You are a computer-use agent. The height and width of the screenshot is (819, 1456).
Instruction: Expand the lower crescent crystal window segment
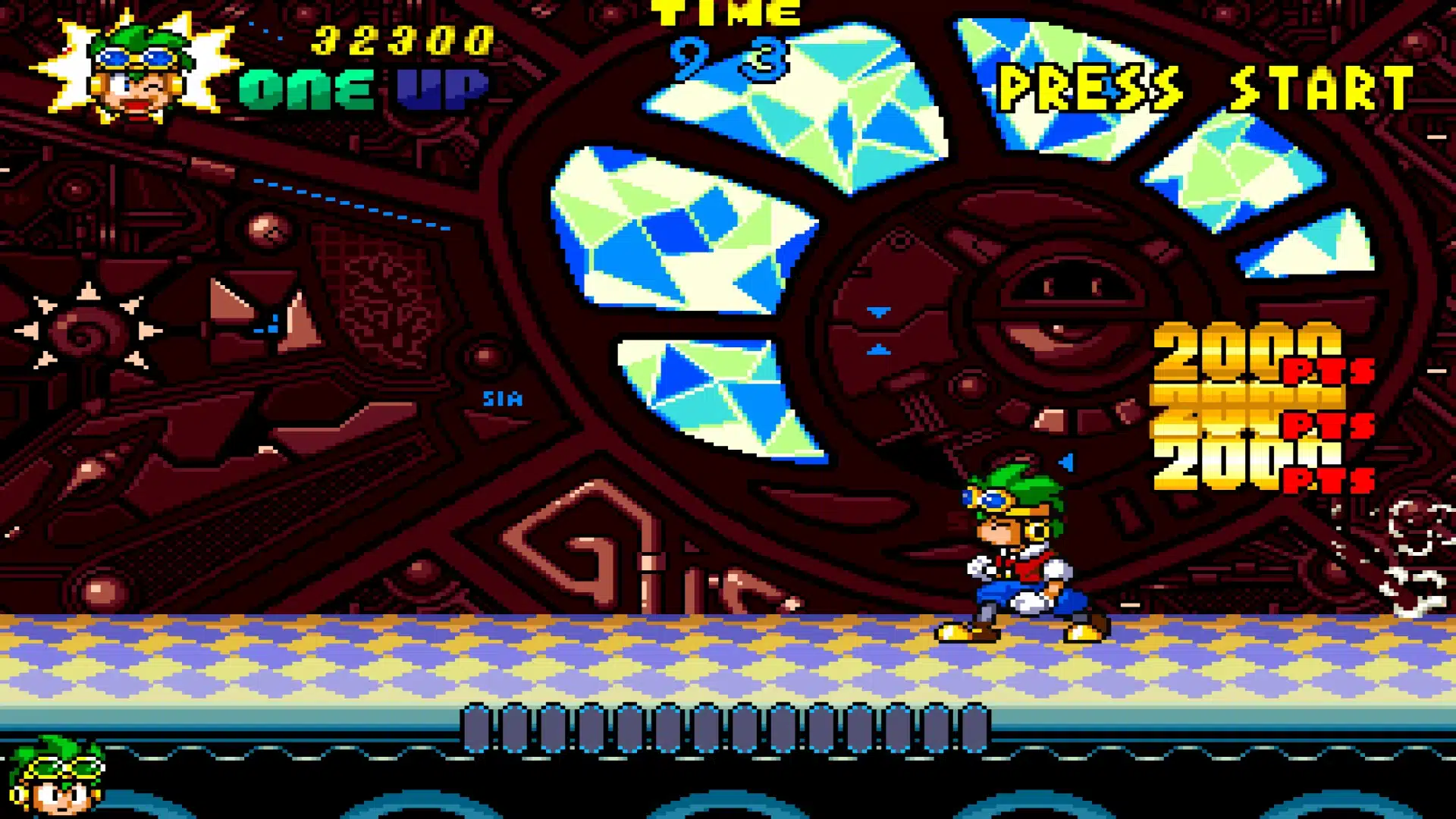(720, 394)
